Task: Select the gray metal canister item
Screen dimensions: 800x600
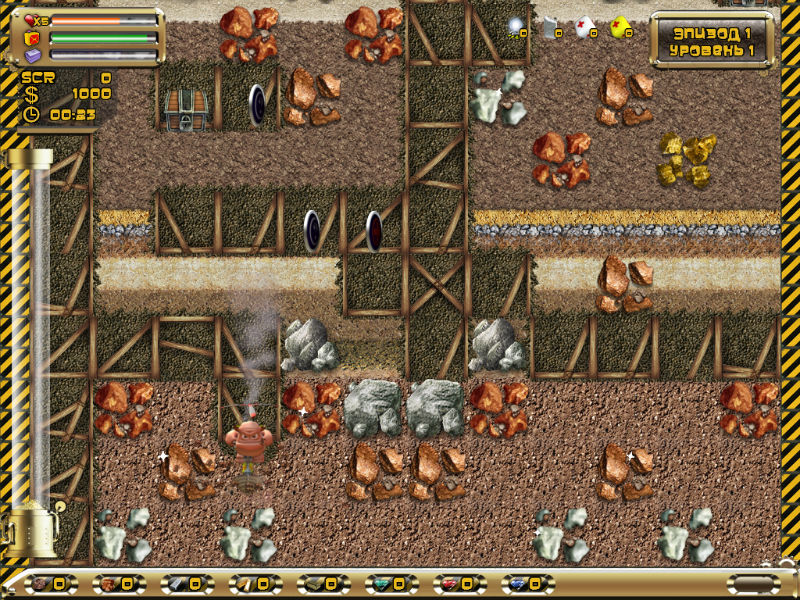Action: (x=550, y=27)
